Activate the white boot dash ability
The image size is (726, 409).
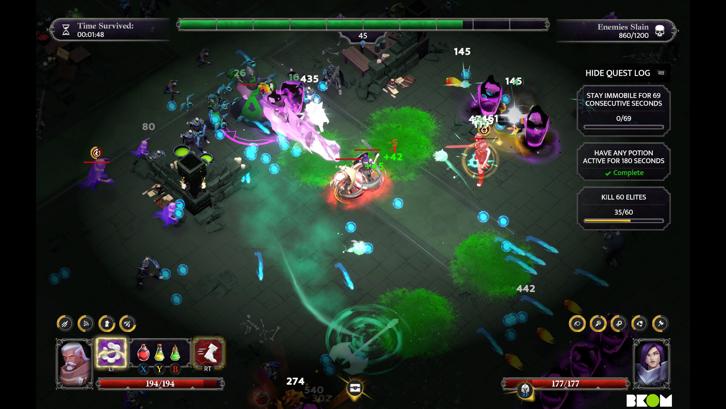click(x=208, y=352)
